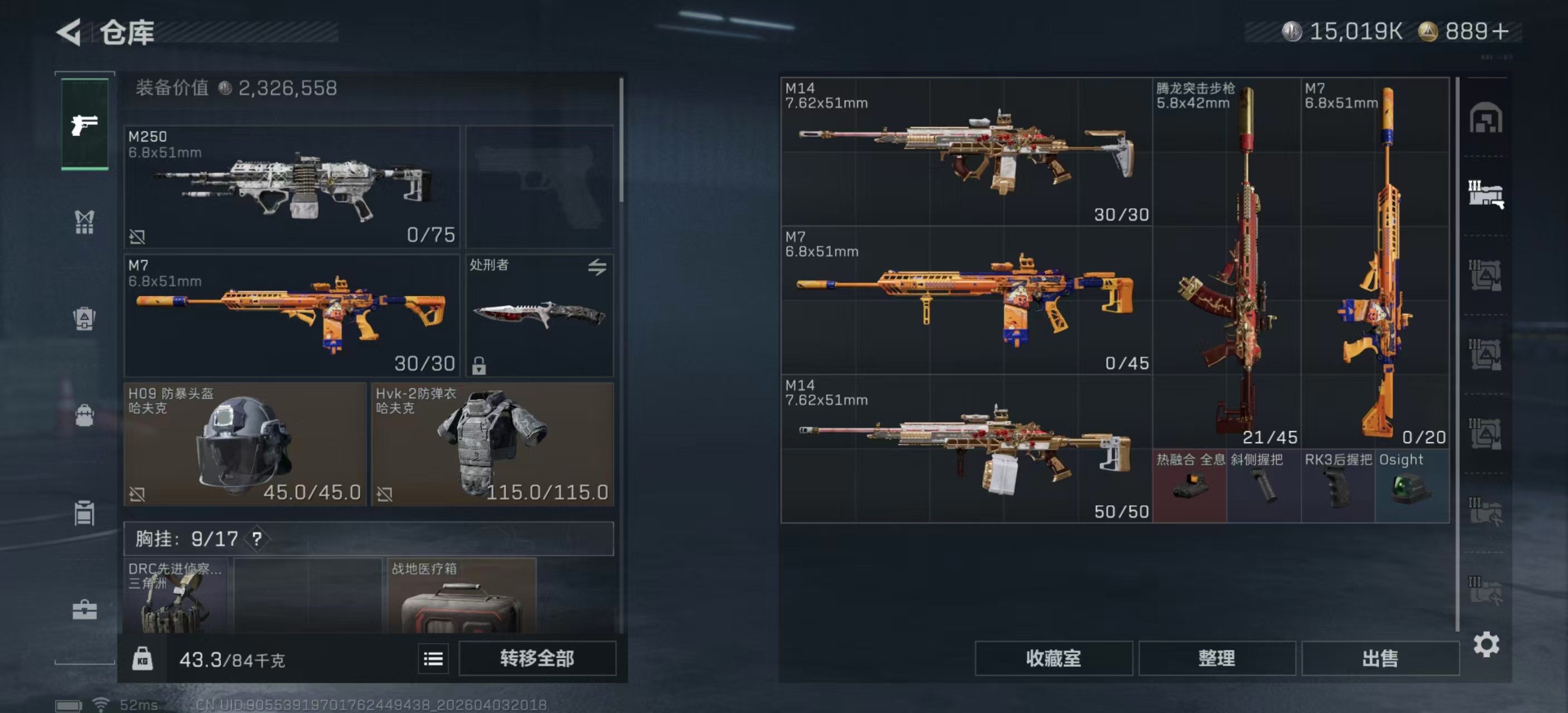Screen dimensions: 1568x713
Task: Select the empty pistol sidearm slot
Action: point(540,186)
